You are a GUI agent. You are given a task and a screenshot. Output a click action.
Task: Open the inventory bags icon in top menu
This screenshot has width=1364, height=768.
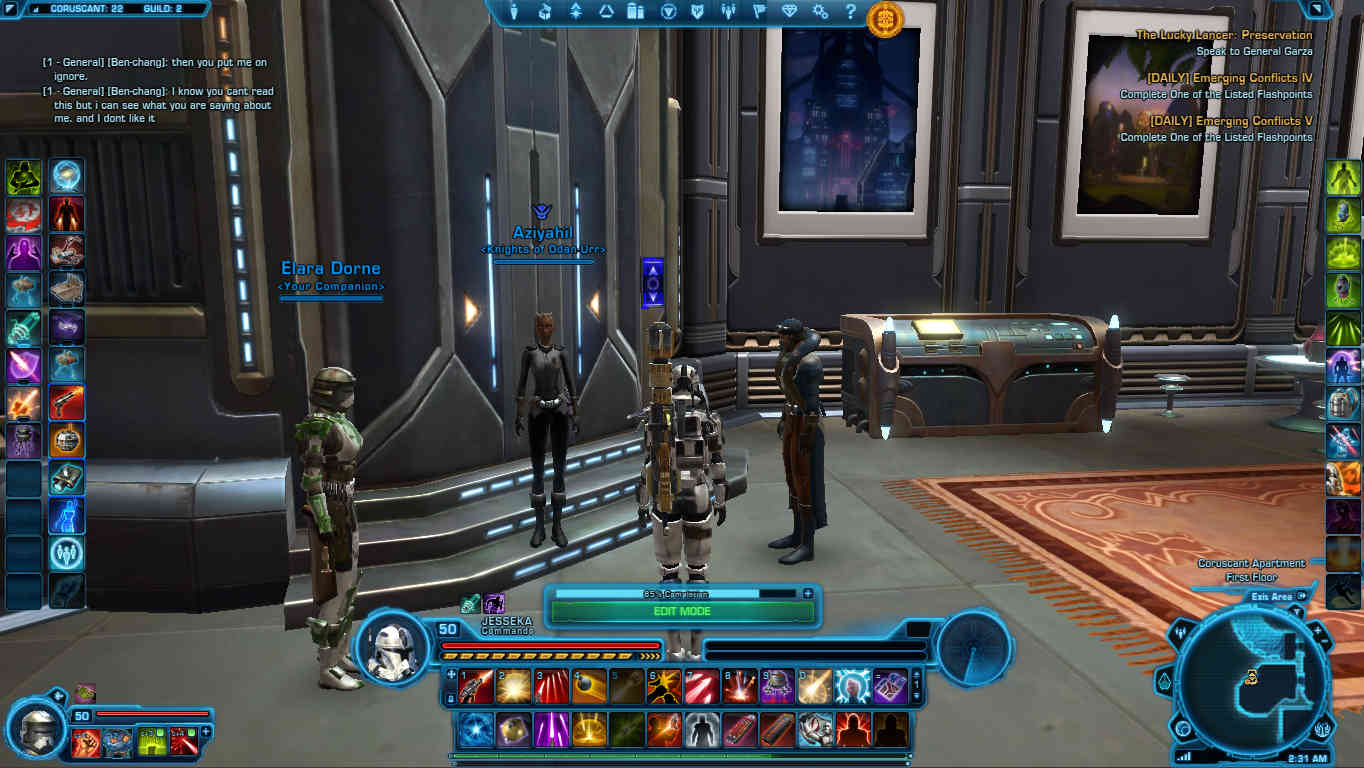(545, 12)
